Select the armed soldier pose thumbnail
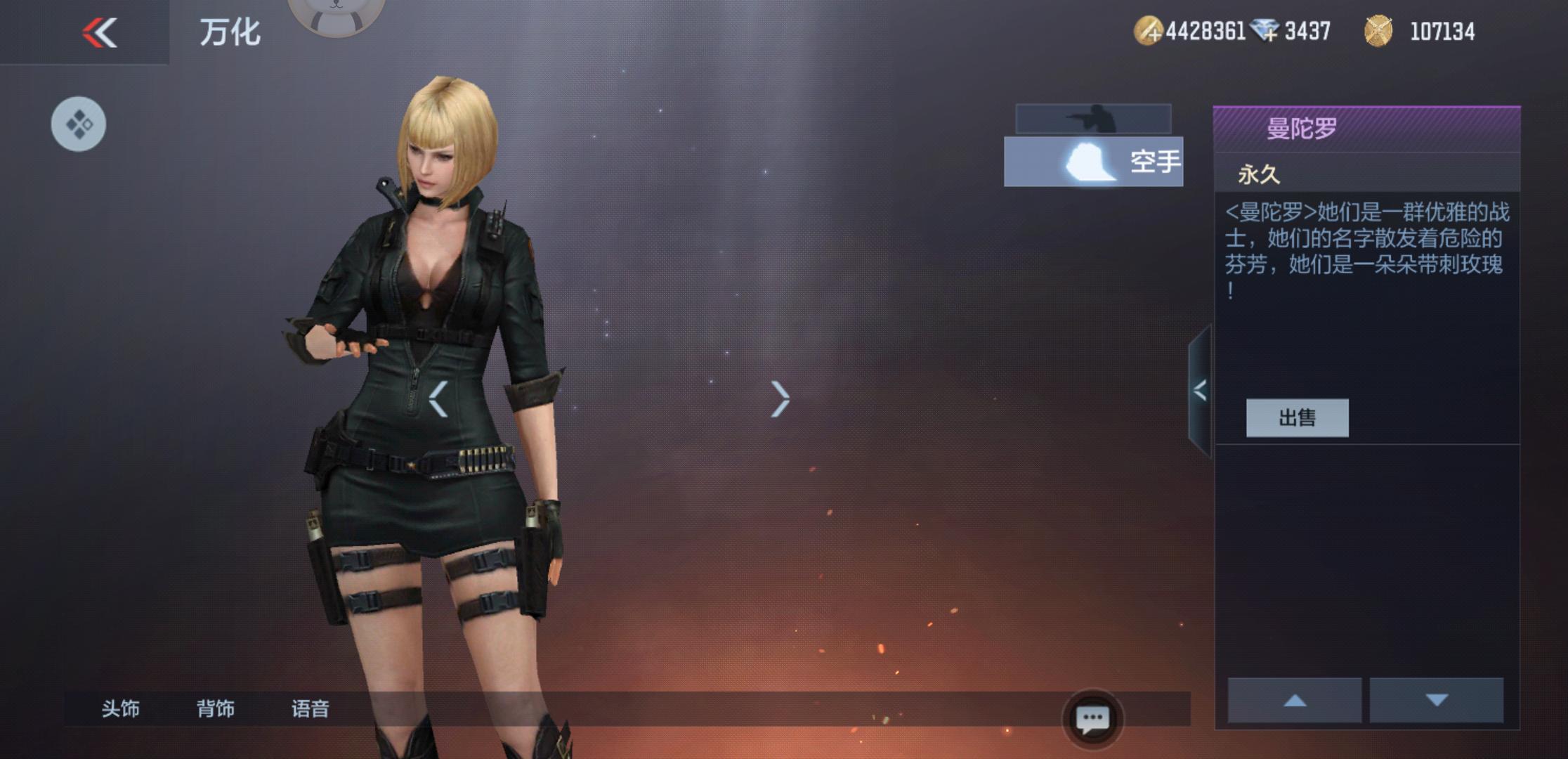 (x=1093, y=119)
